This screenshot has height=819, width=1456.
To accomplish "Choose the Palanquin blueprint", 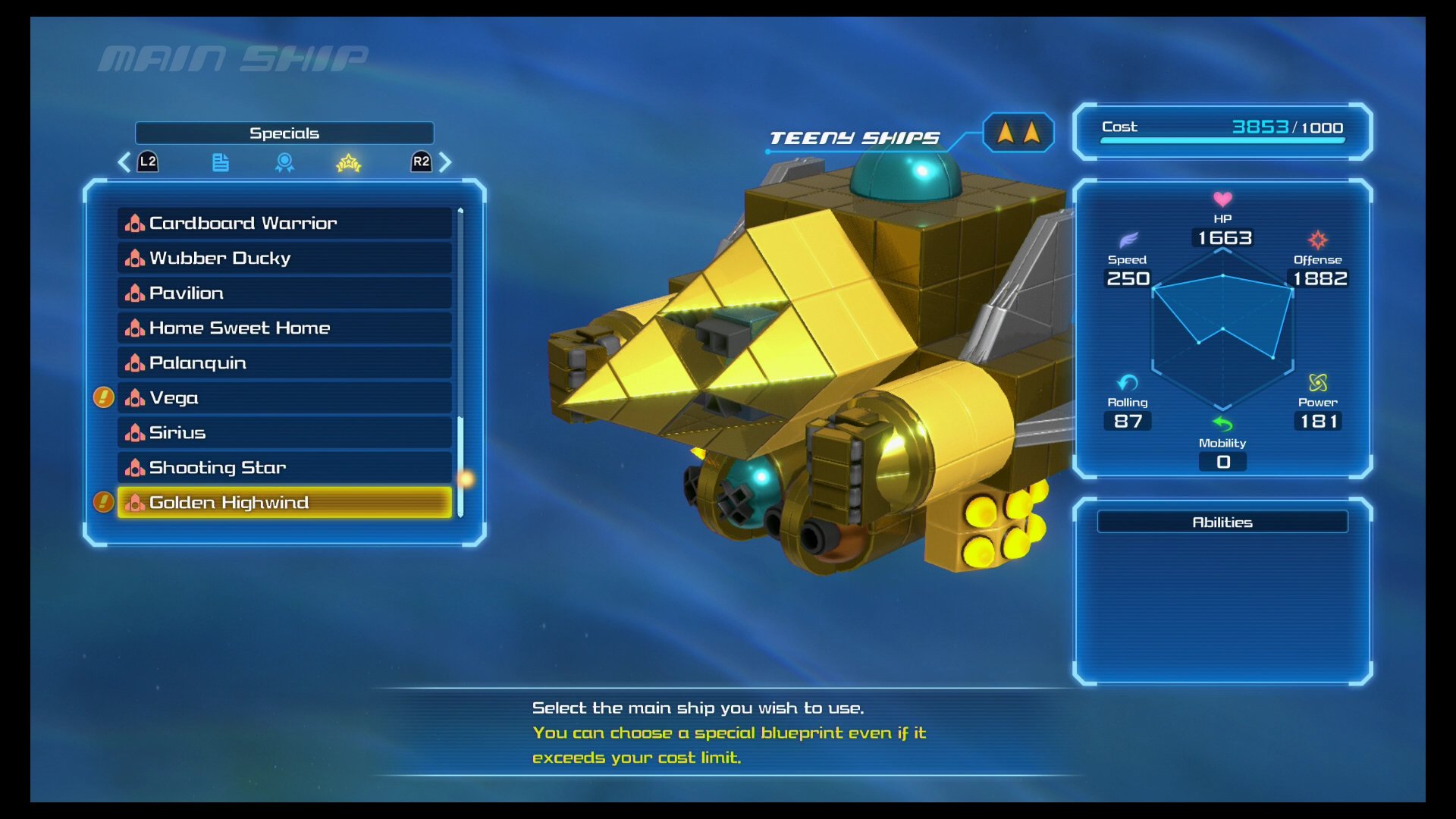I will (x=284, y=362).
